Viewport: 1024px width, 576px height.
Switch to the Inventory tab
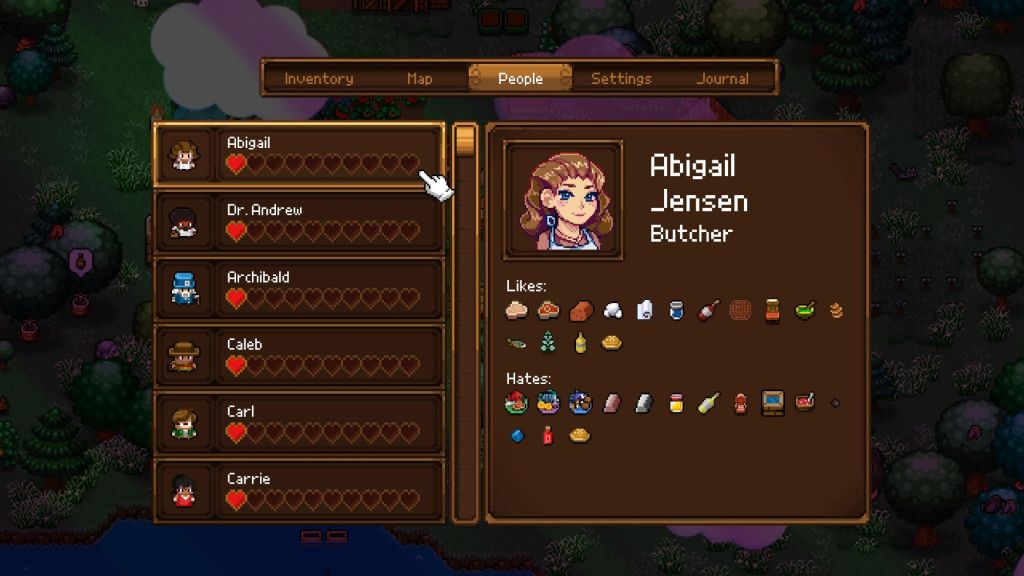pos(318,79)
